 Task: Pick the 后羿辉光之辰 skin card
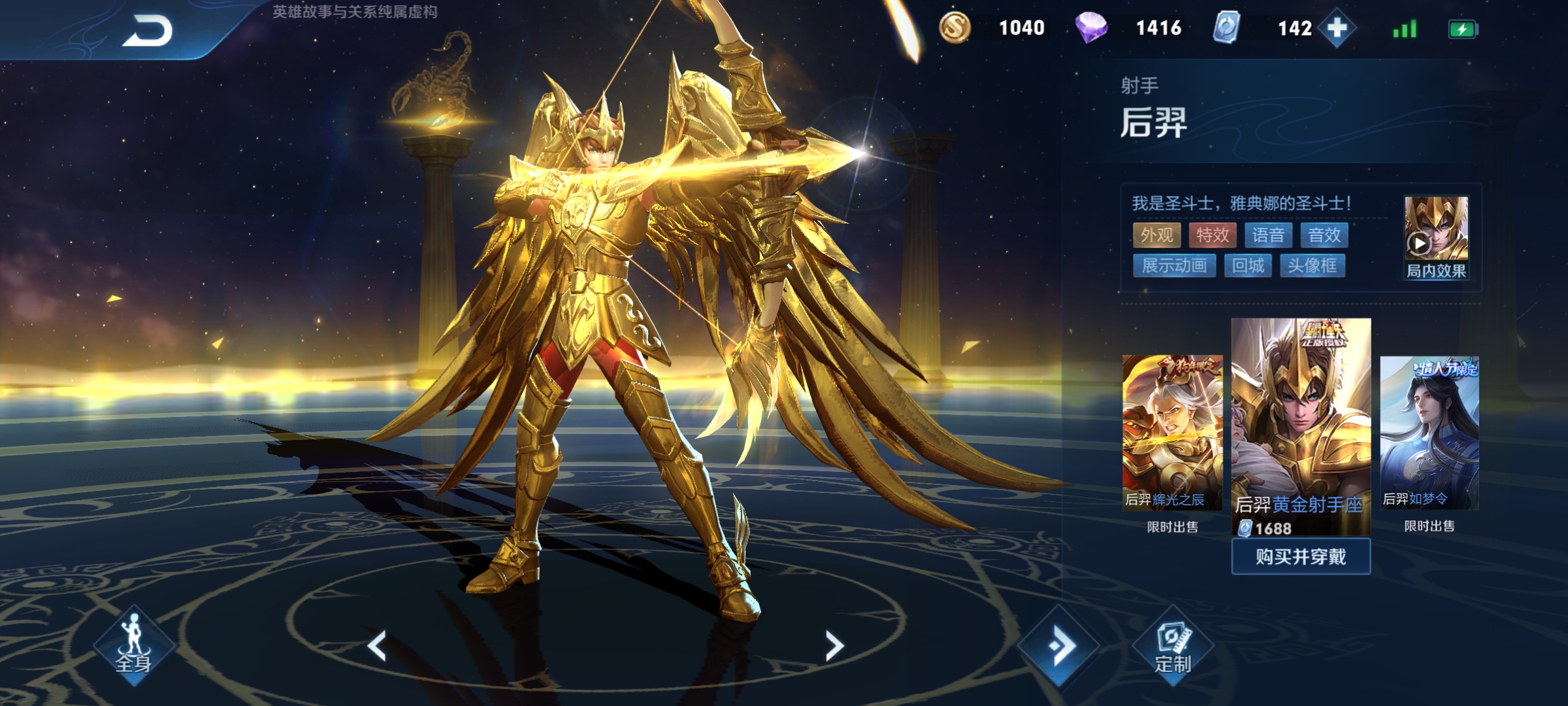(x=1172, y=432)
